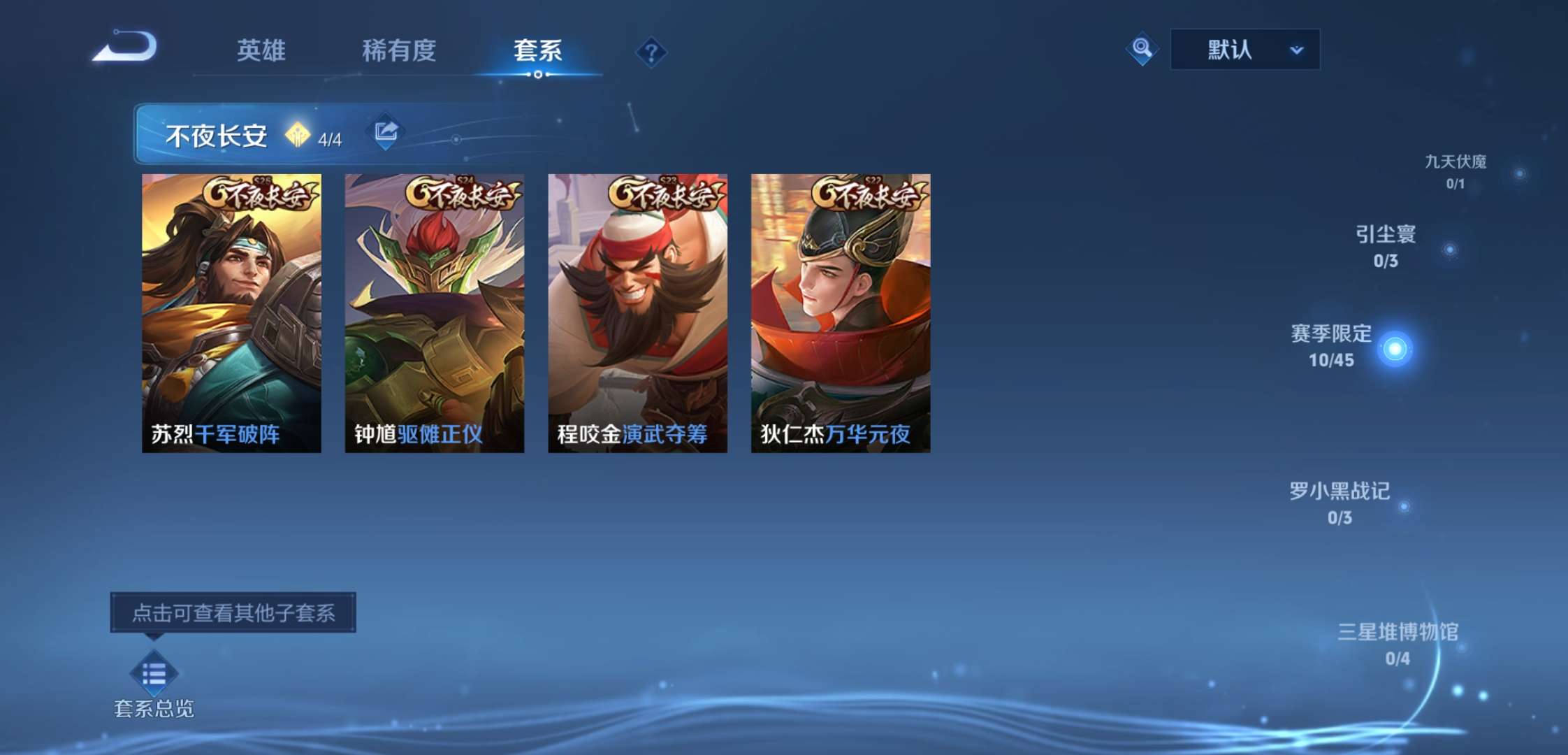
Task: Open the search magnifier icon
Action: pyautogui.click(x=1142, y=49)
